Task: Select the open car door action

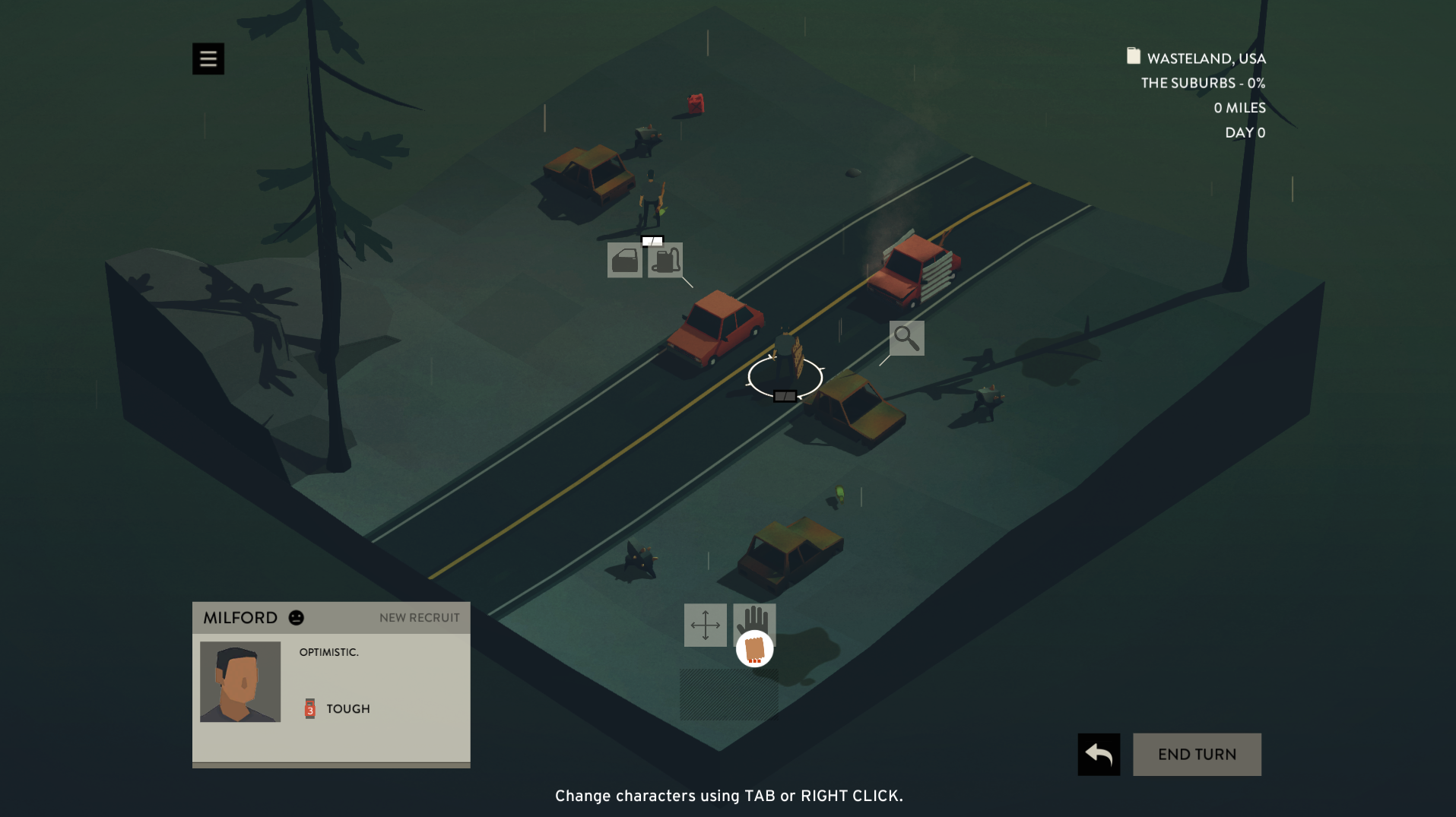Action: [x=623, y=261]
